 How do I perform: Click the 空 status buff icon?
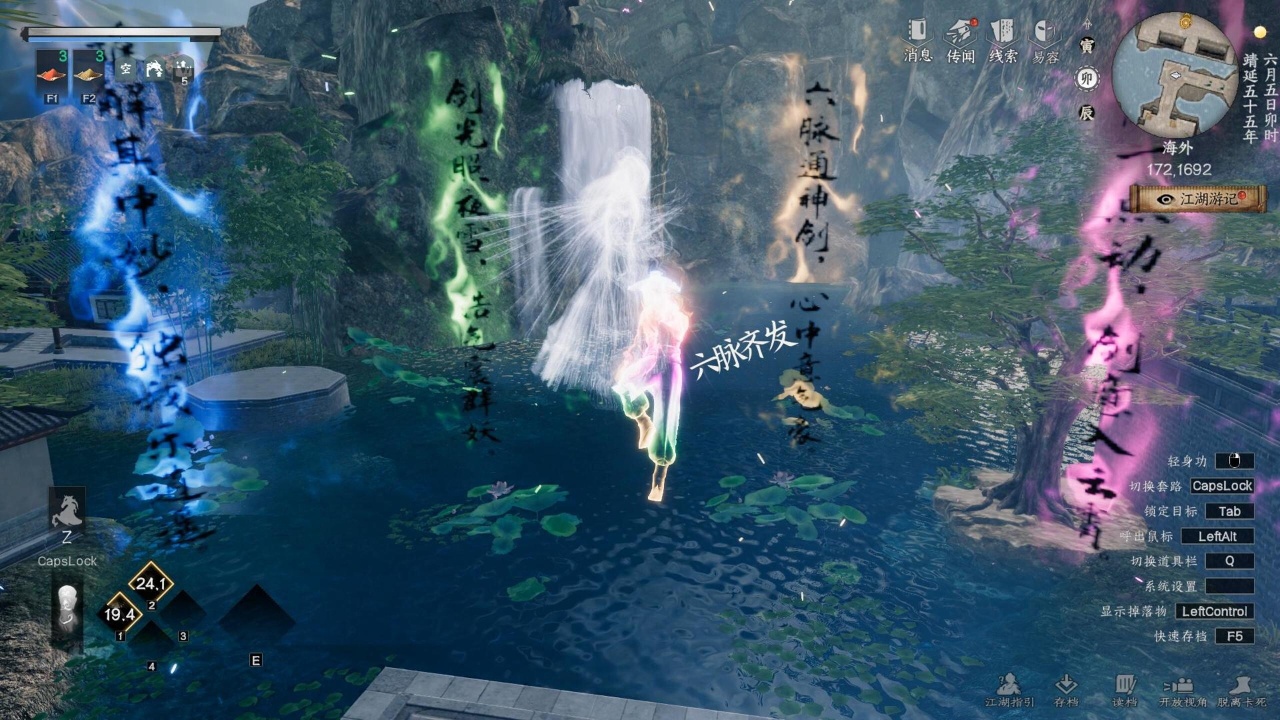(125, 68)
